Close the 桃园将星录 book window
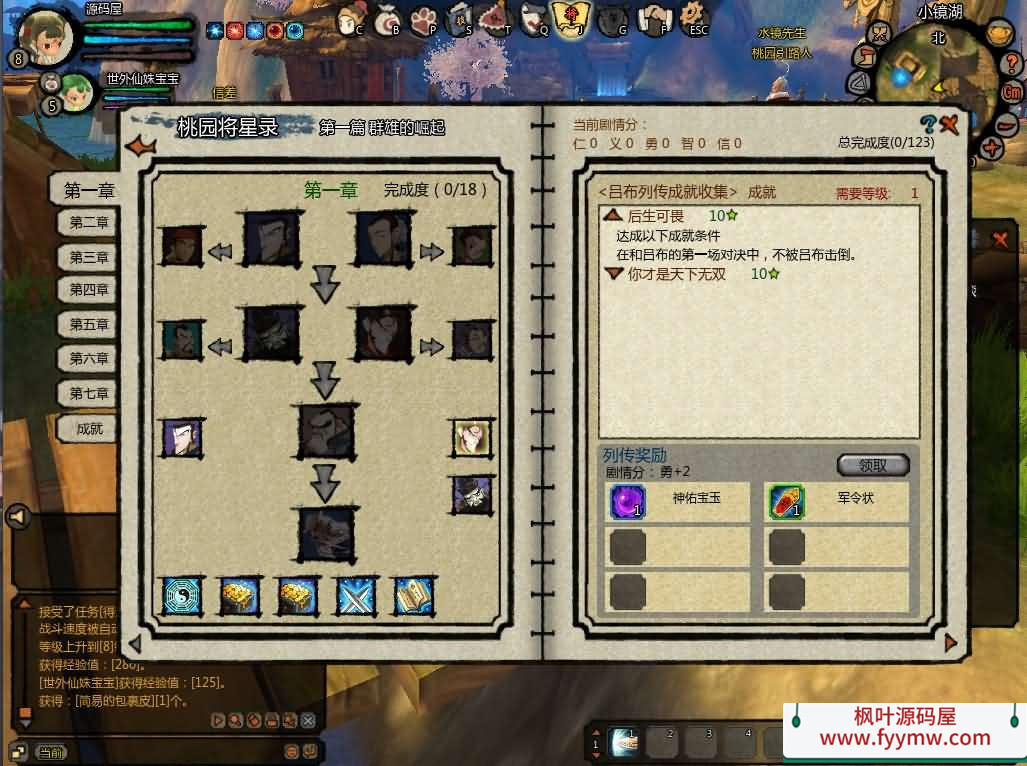The width and height of the screenshot is (1027, 766). click(949, 125)
